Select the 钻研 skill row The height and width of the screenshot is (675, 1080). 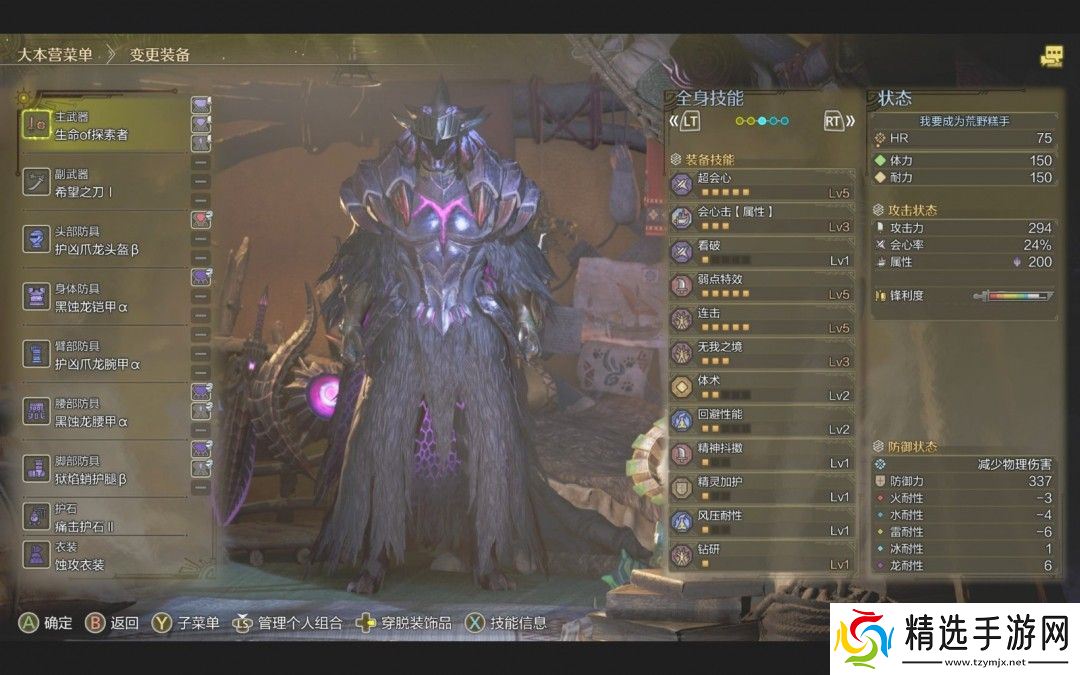(762, 556)
